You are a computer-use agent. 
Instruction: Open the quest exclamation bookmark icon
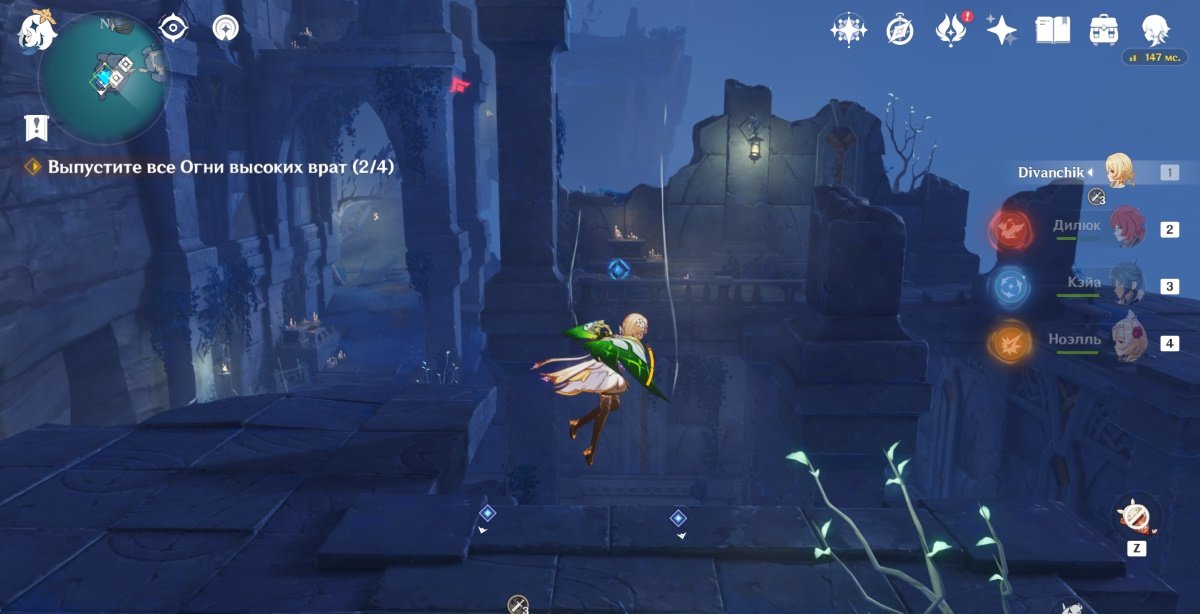(37, 127)
